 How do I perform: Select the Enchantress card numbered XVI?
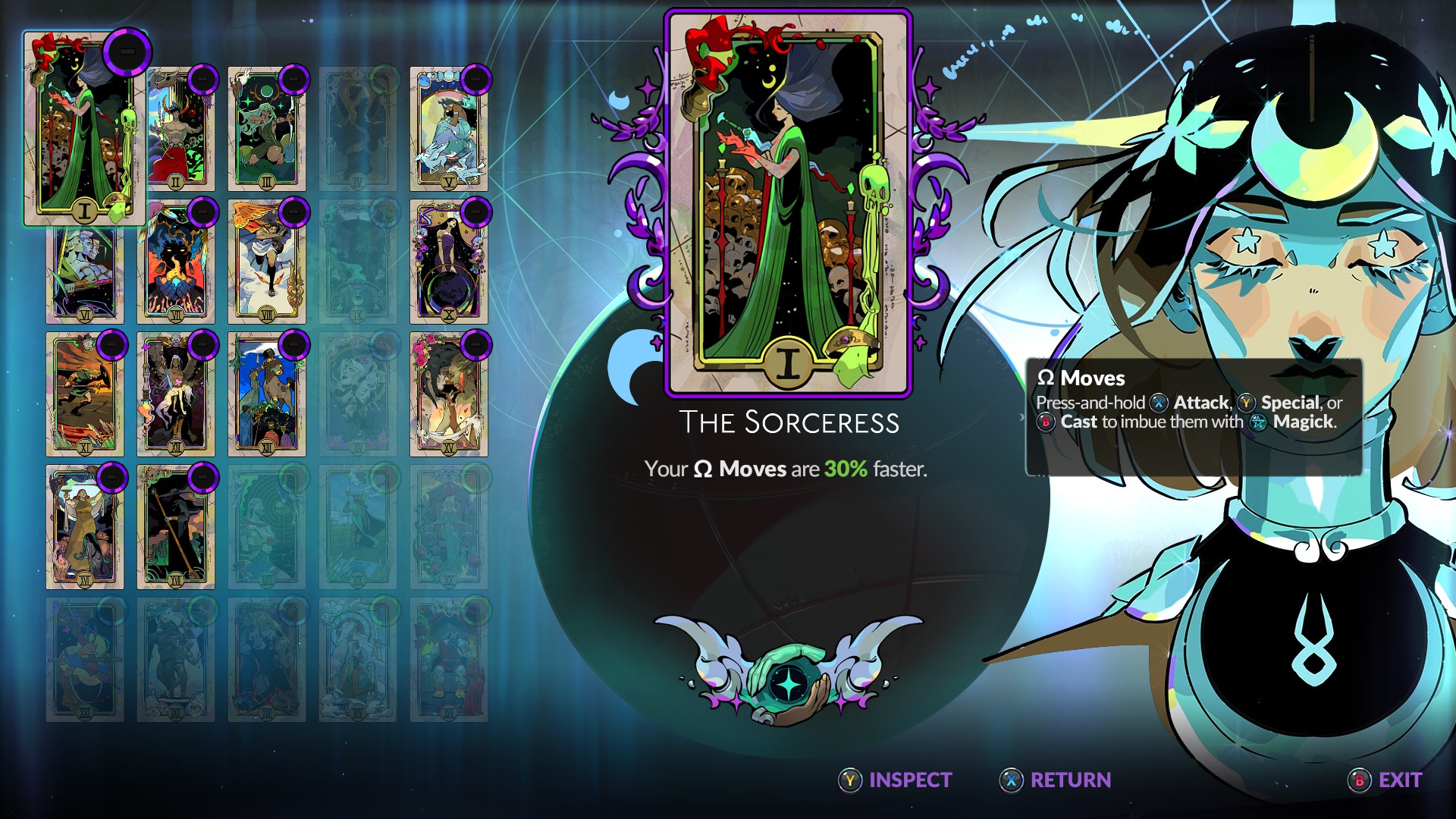(x=85, y=527)
